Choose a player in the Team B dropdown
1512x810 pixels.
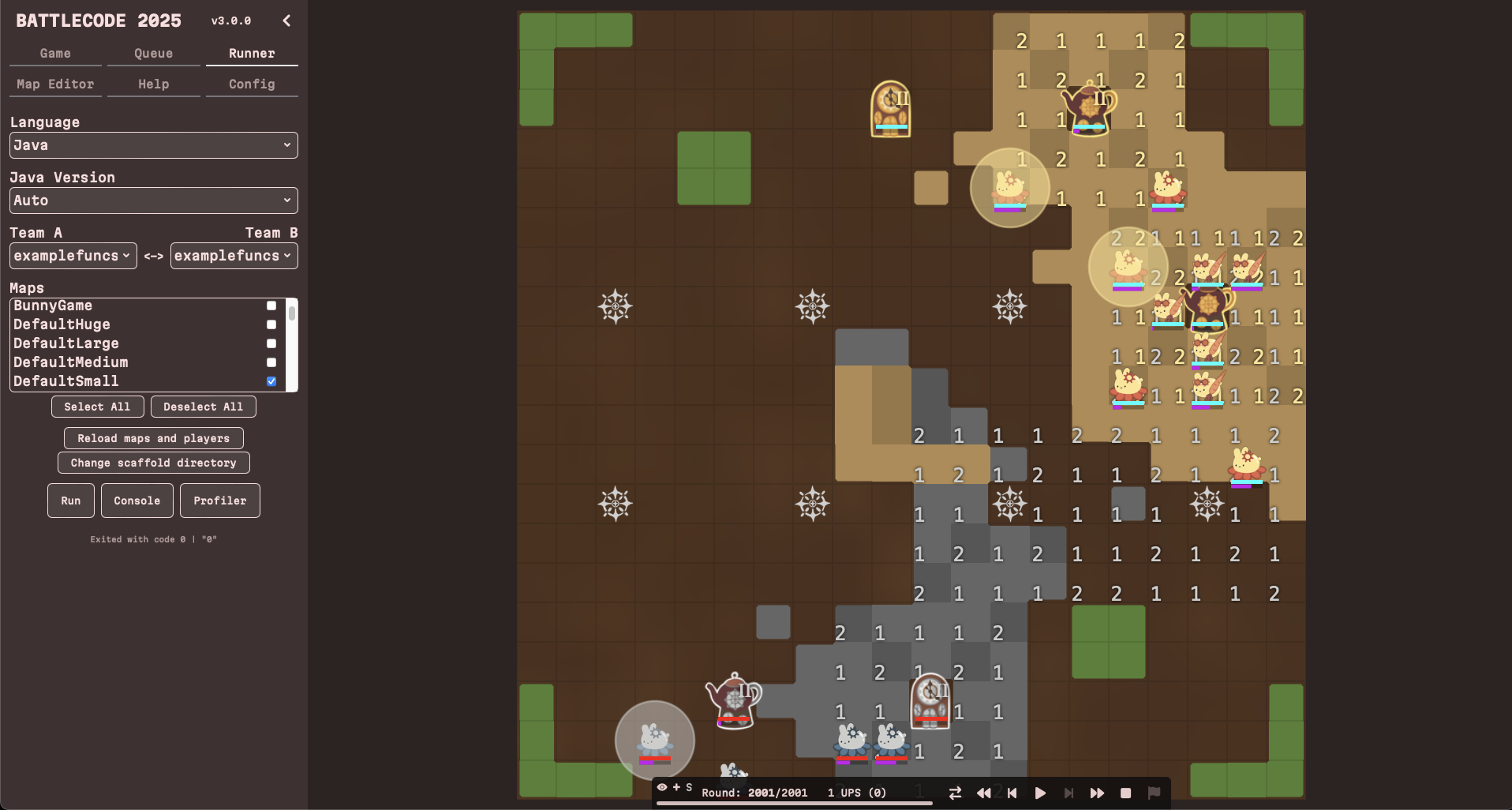point(234,256)
